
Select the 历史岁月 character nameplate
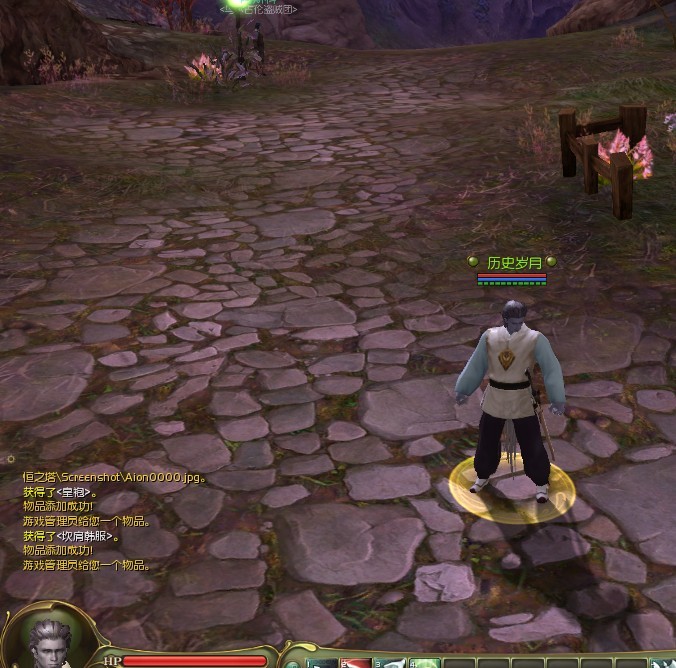tap(513, 263)
